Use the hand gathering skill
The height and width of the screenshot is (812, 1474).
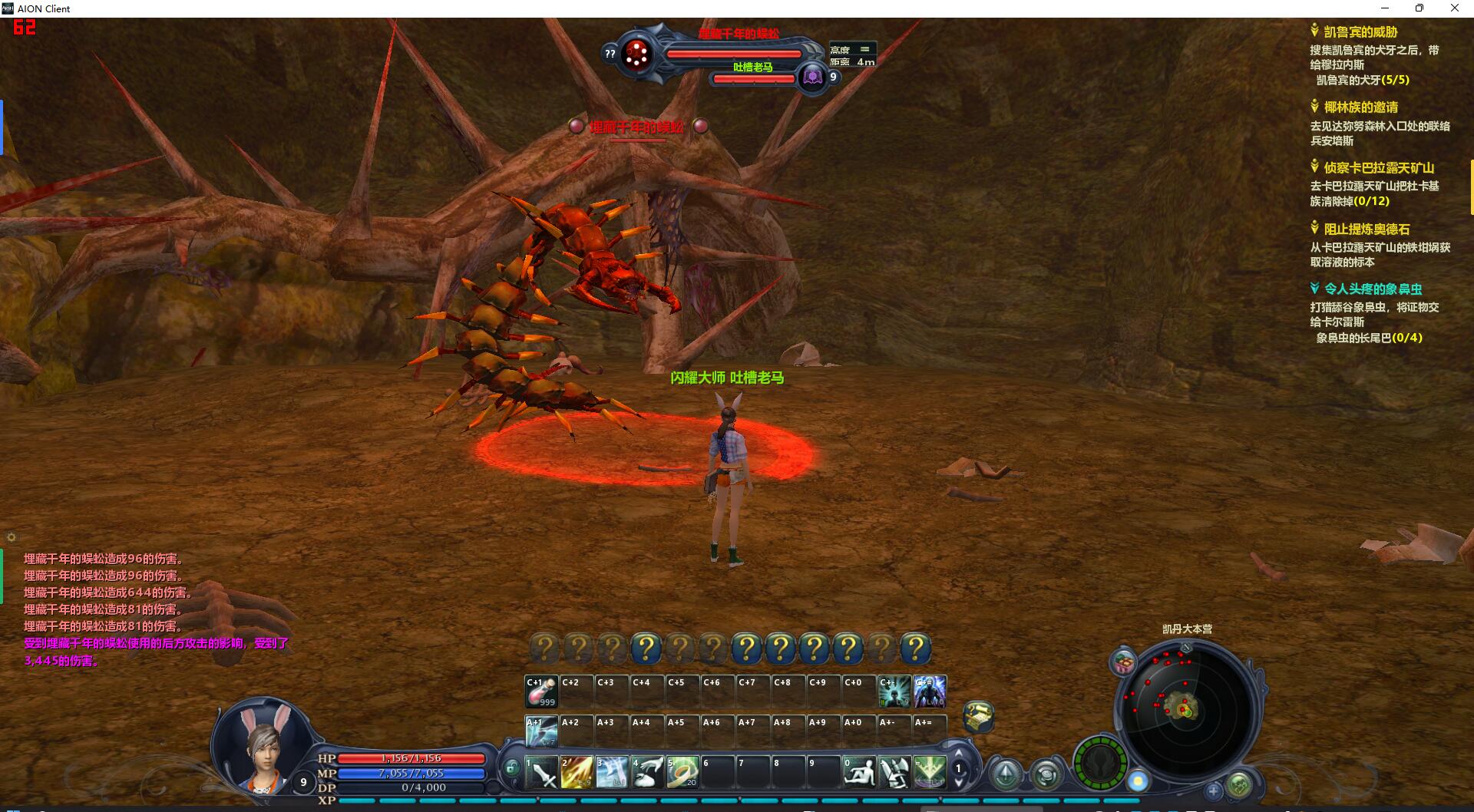(647, 772)
